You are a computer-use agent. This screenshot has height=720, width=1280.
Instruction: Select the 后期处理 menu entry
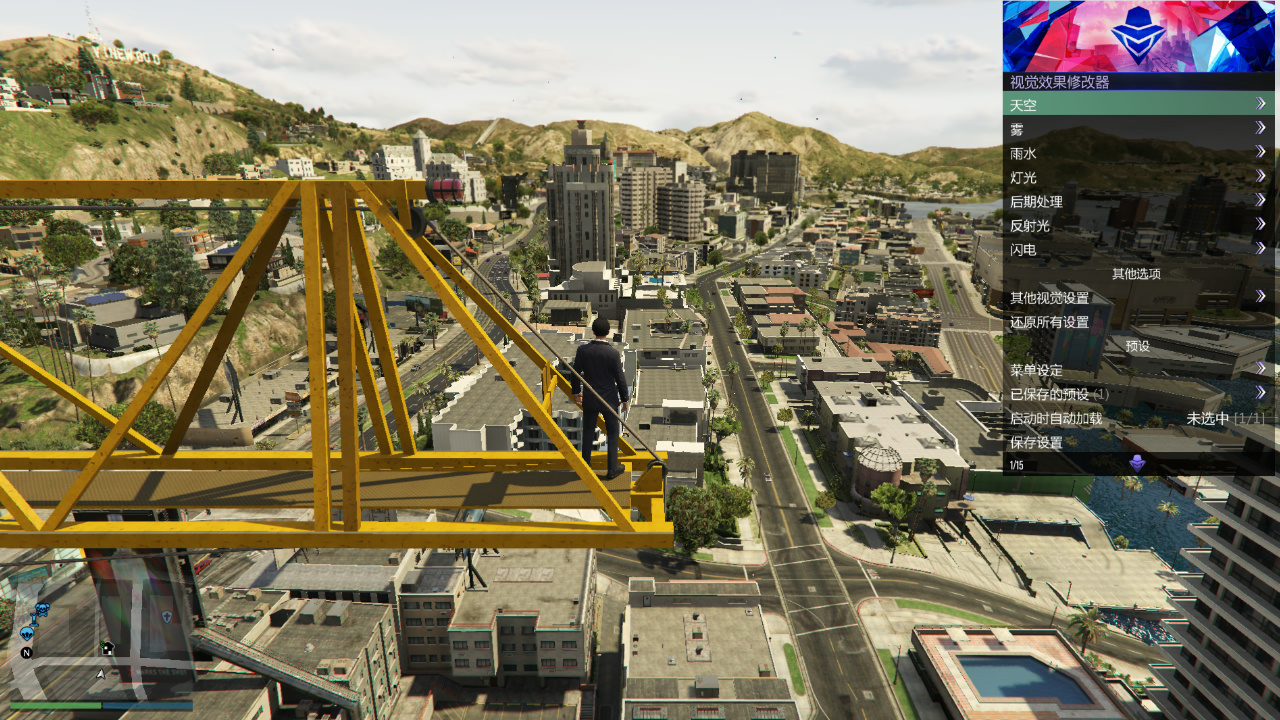1040,201
